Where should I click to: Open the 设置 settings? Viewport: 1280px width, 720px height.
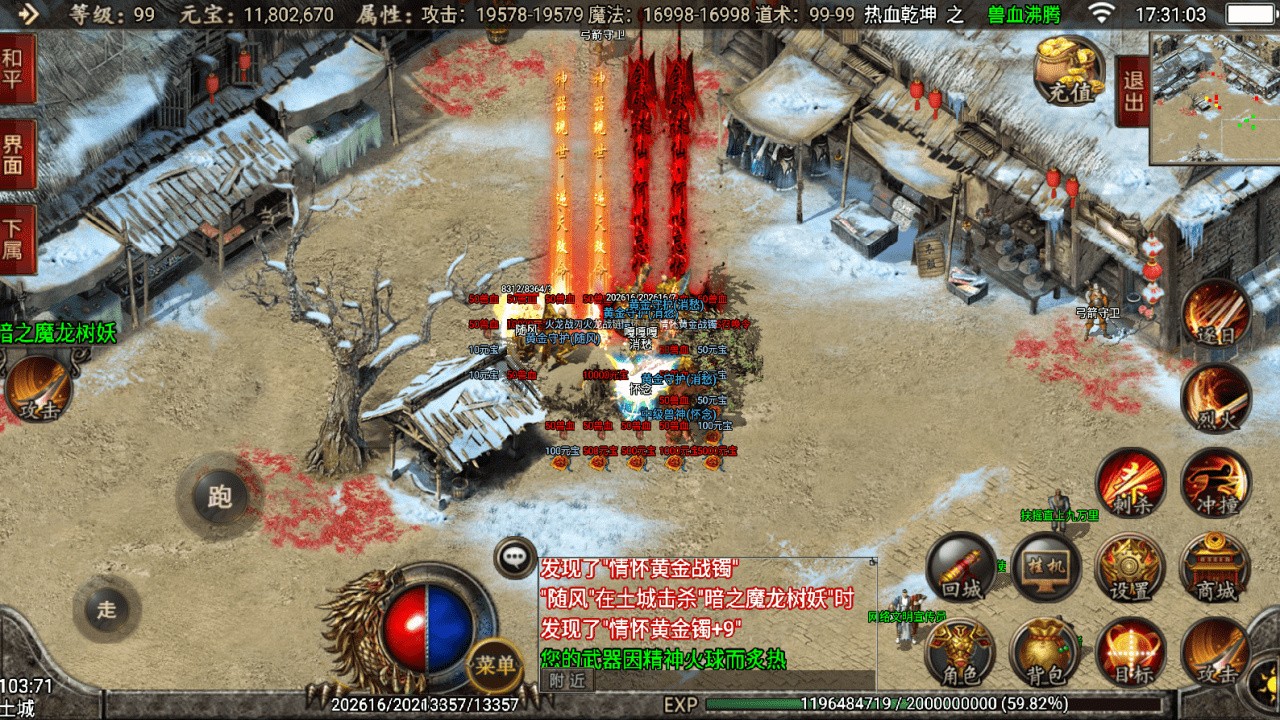(1130, 567)
